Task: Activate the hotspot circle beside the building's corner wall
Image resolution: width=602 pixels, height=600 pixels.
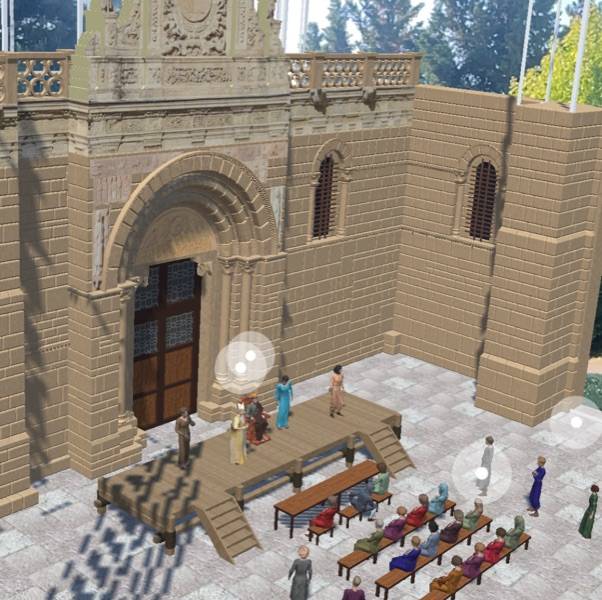Action: (576, 422)
